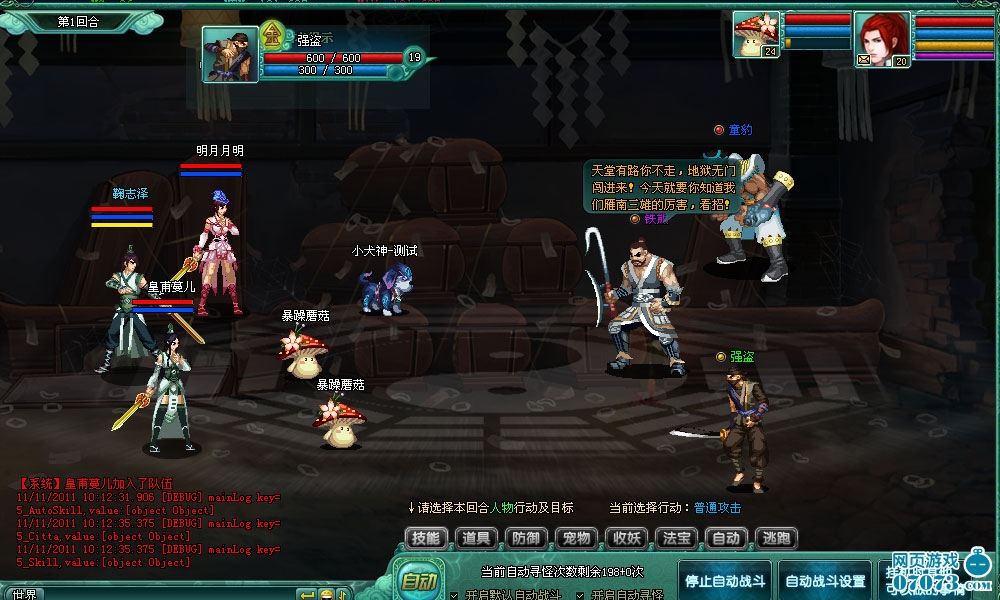
Task: Click the 普通攻击 current action link
Action: tap(718, 508)
